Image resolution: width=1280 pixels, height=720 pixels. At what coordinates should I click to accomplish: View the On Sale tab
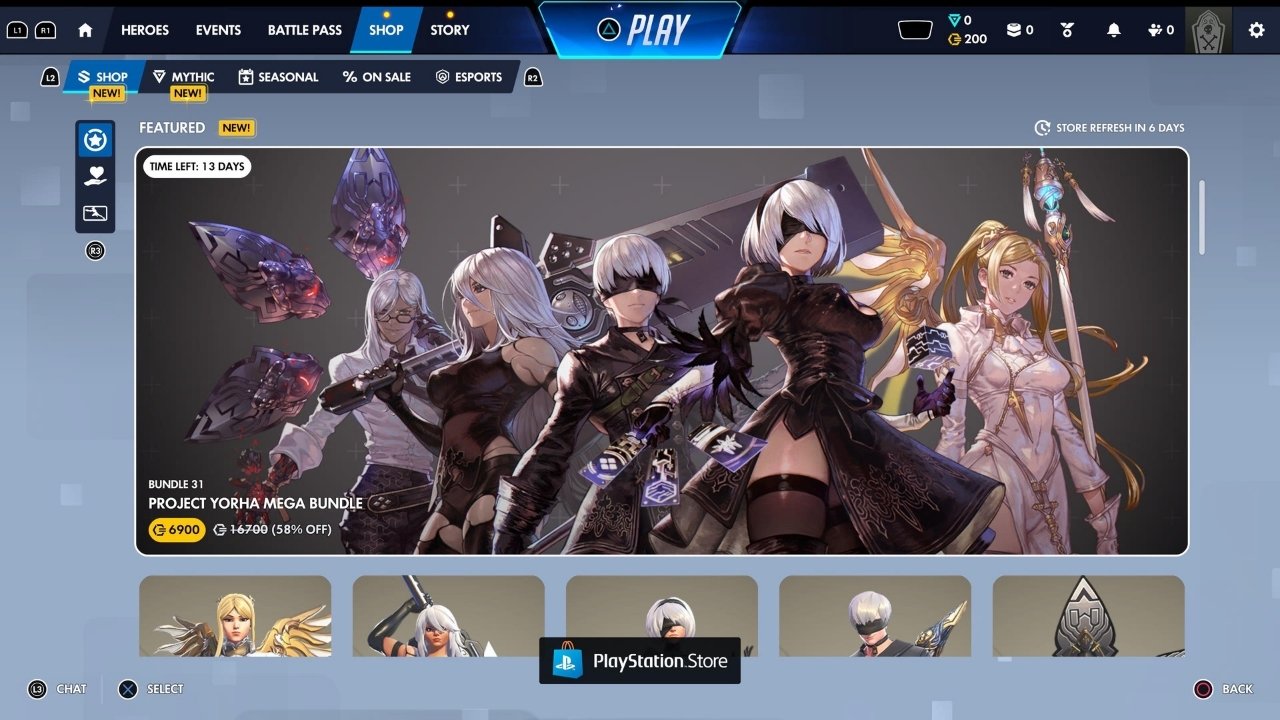coord(376,77)
